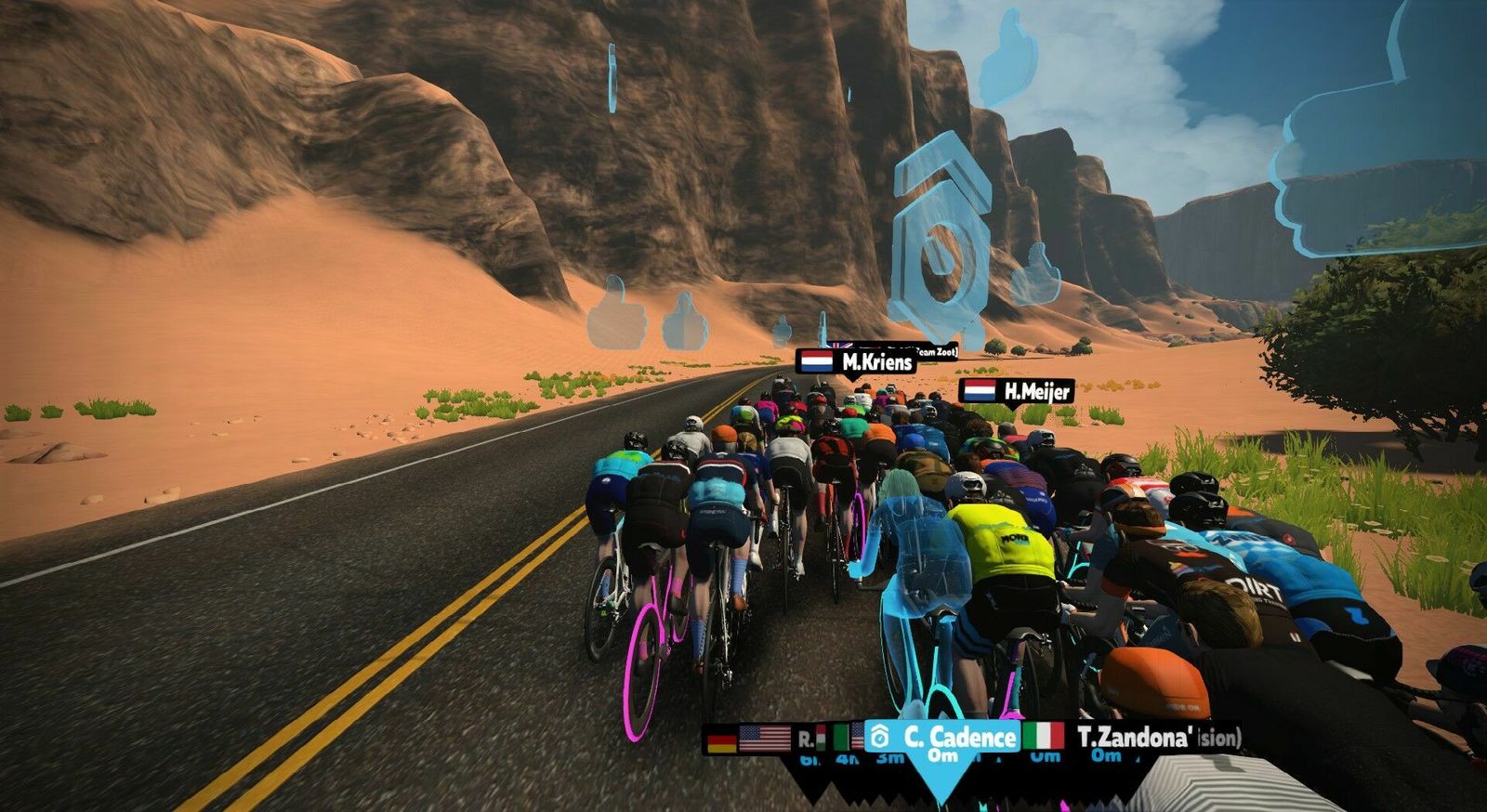Select the M.Kriens rider name tag
The image size is (1487, 812).
[856, 361]
